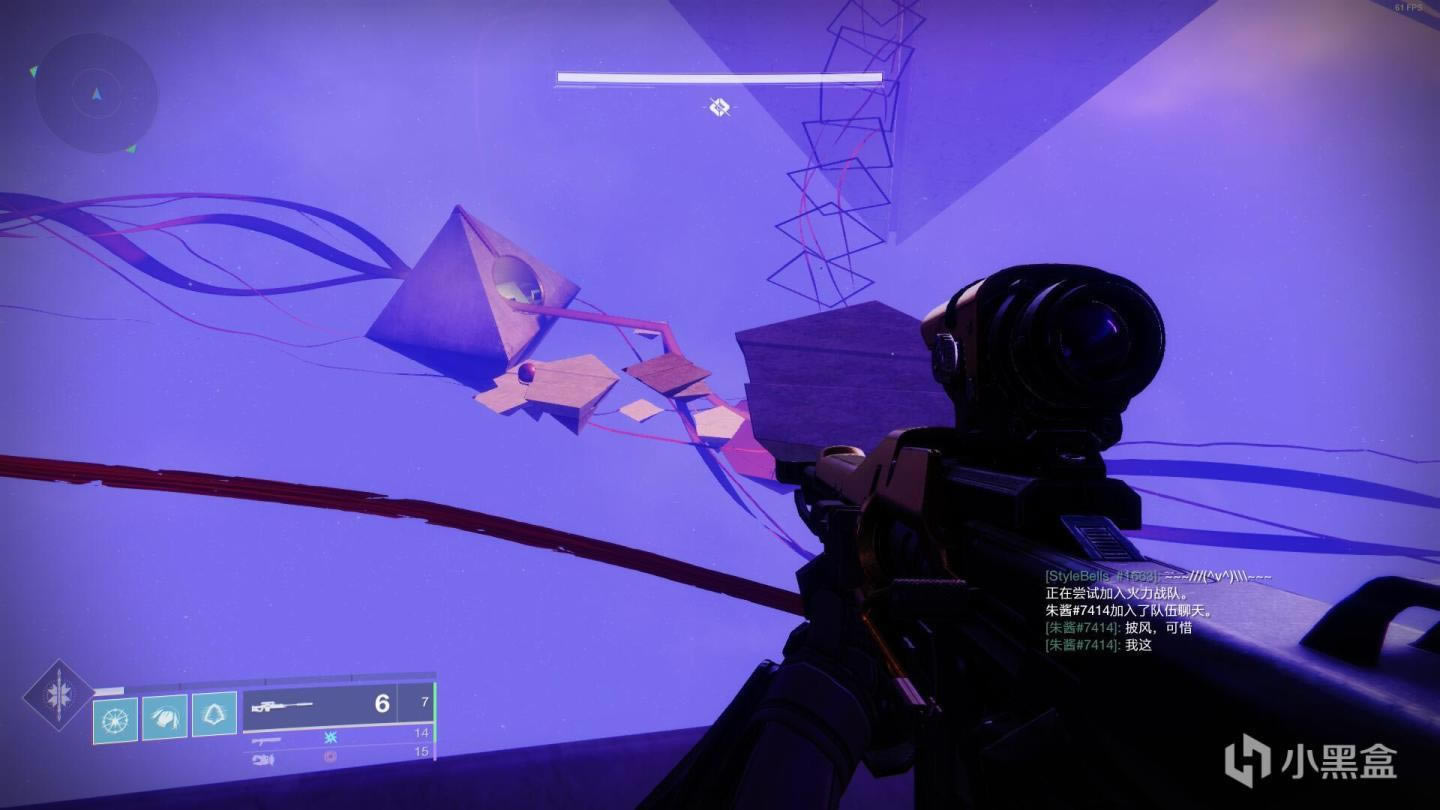Activate the diamond-shaped super ability icon

tap(58, 693)
